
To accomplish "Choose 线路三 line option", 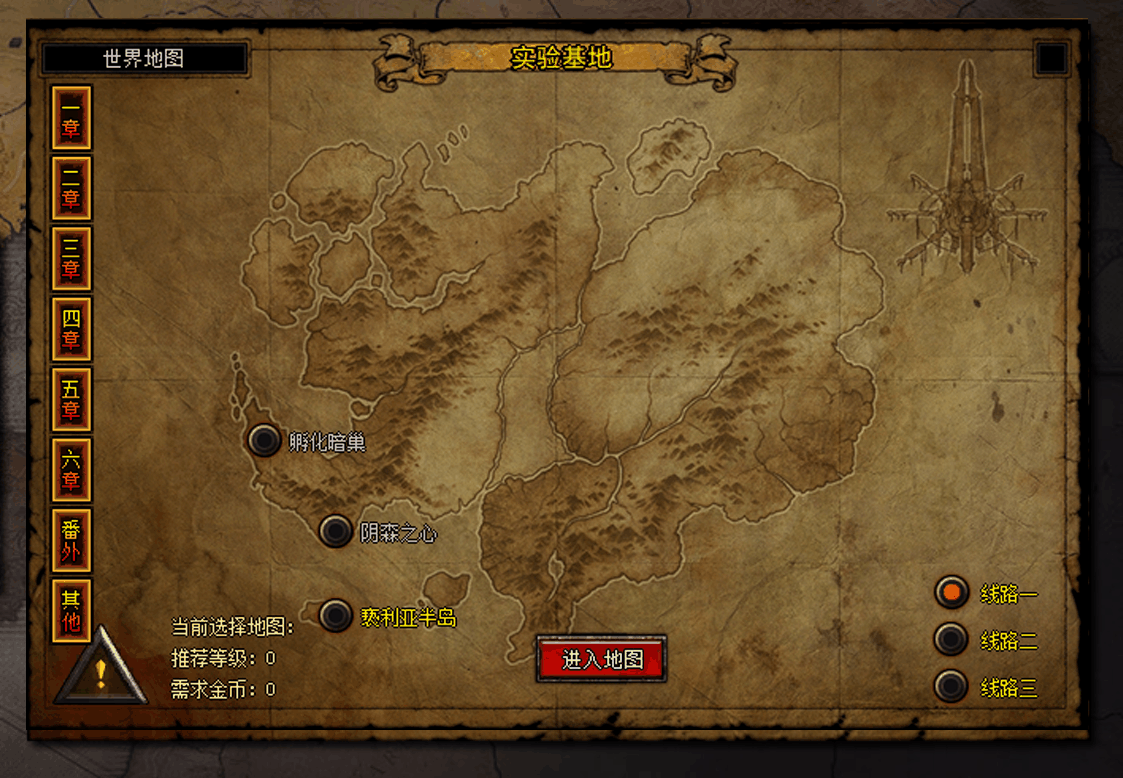I will click(951, 686).
